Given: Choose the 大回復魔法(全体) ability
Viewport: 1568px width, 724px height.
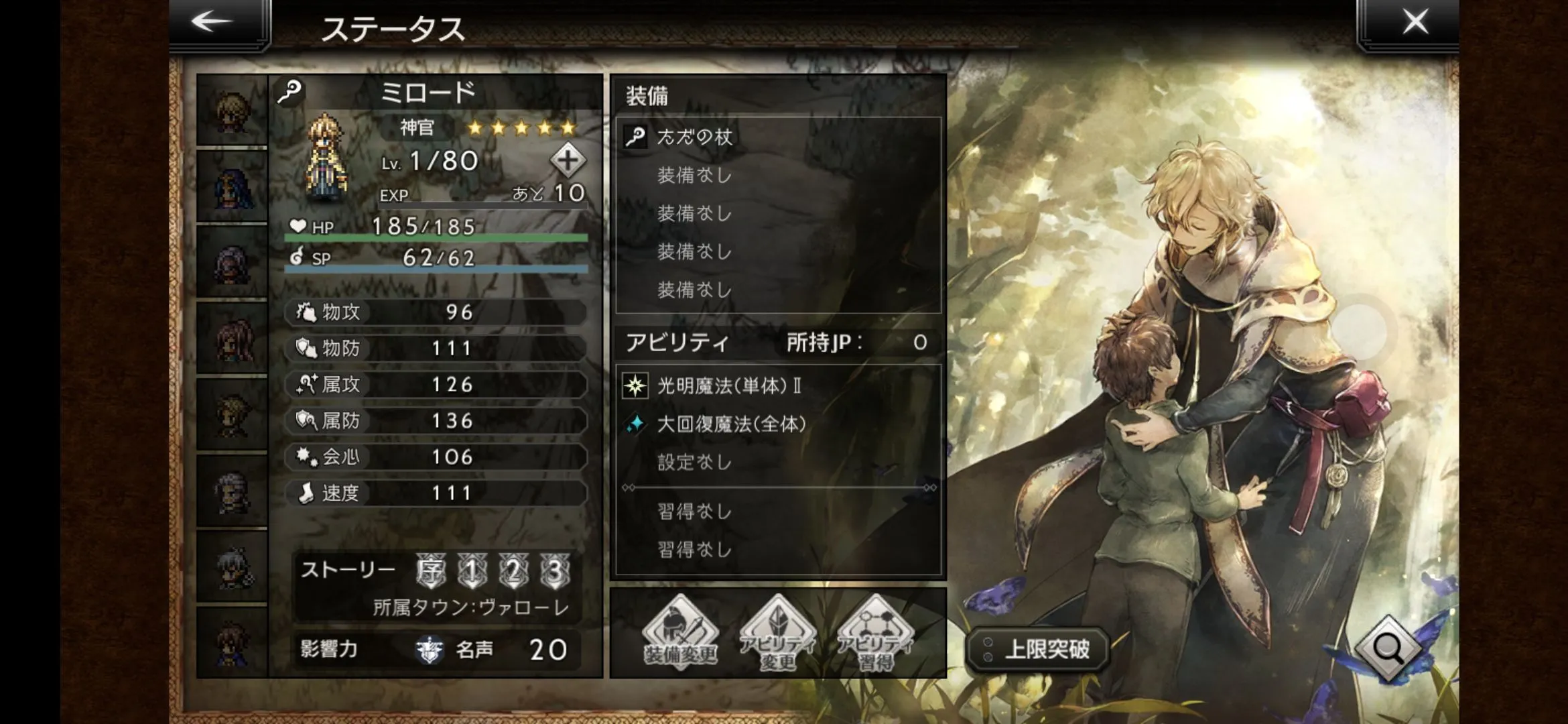Looking at the screenshot, I should point(777,424).
